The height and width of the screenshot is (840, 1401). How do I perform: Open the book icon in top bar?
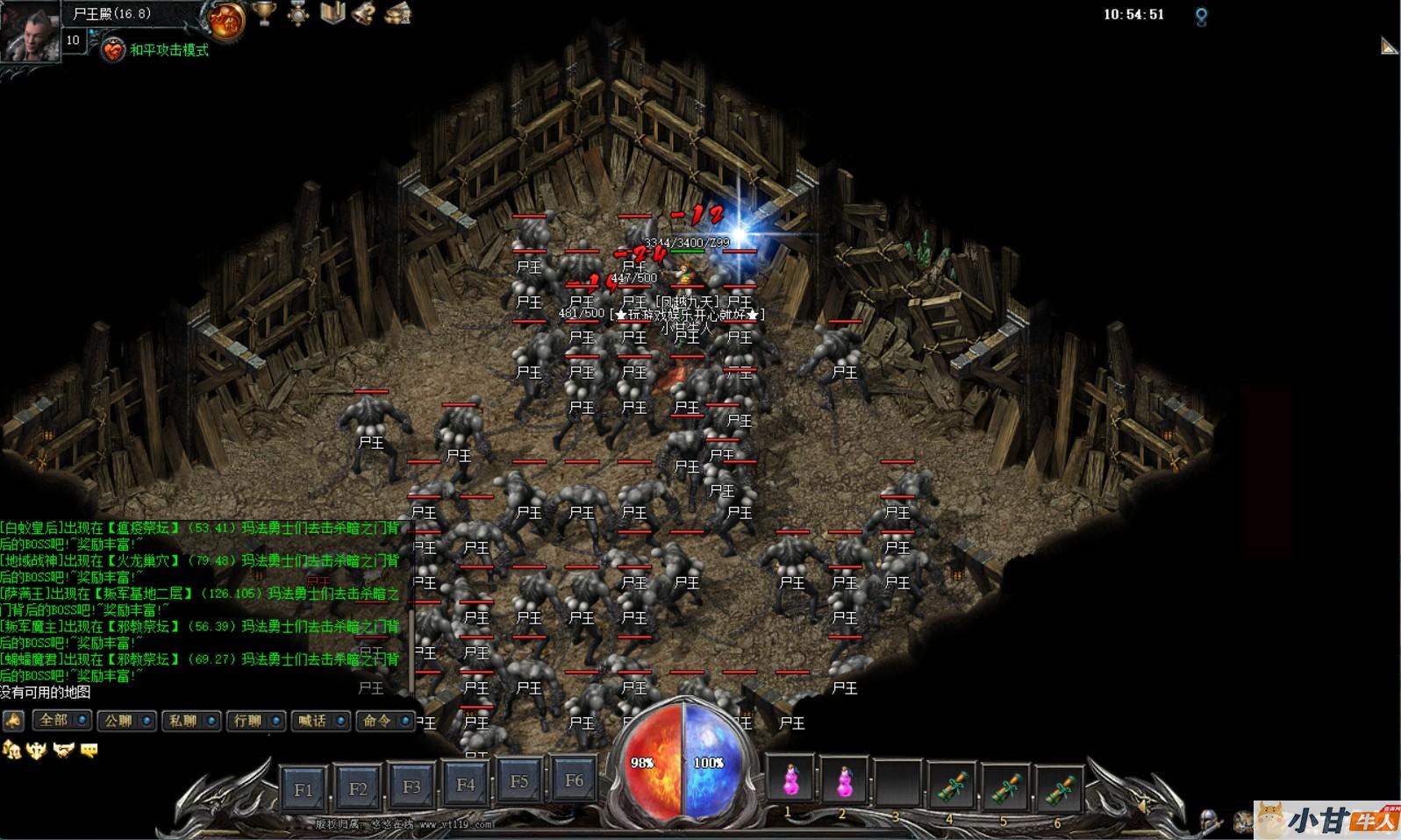click(x=332, y=13)
